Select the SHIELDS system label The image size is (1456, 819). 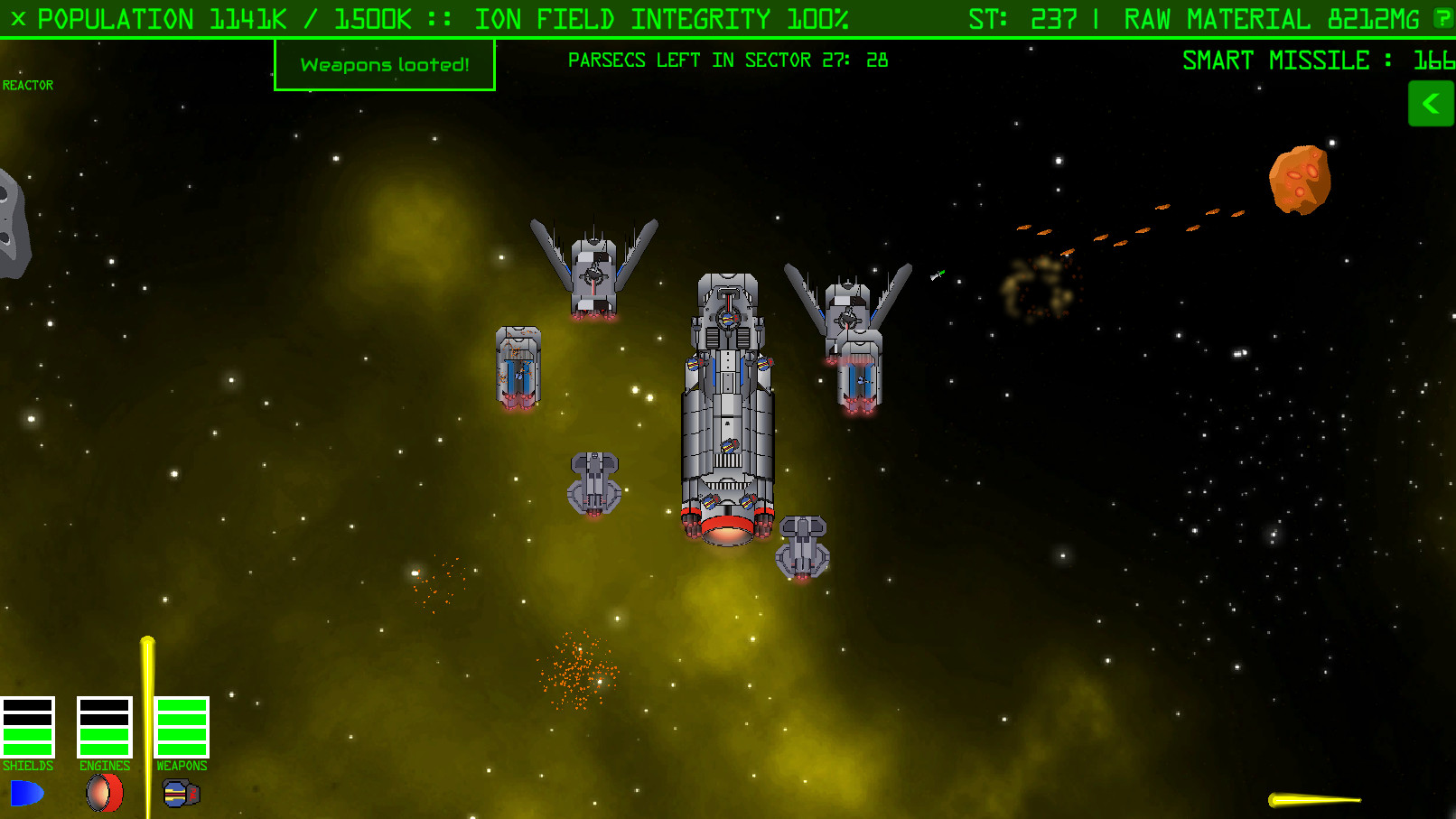pyautogui.click(x=28, y=765)
